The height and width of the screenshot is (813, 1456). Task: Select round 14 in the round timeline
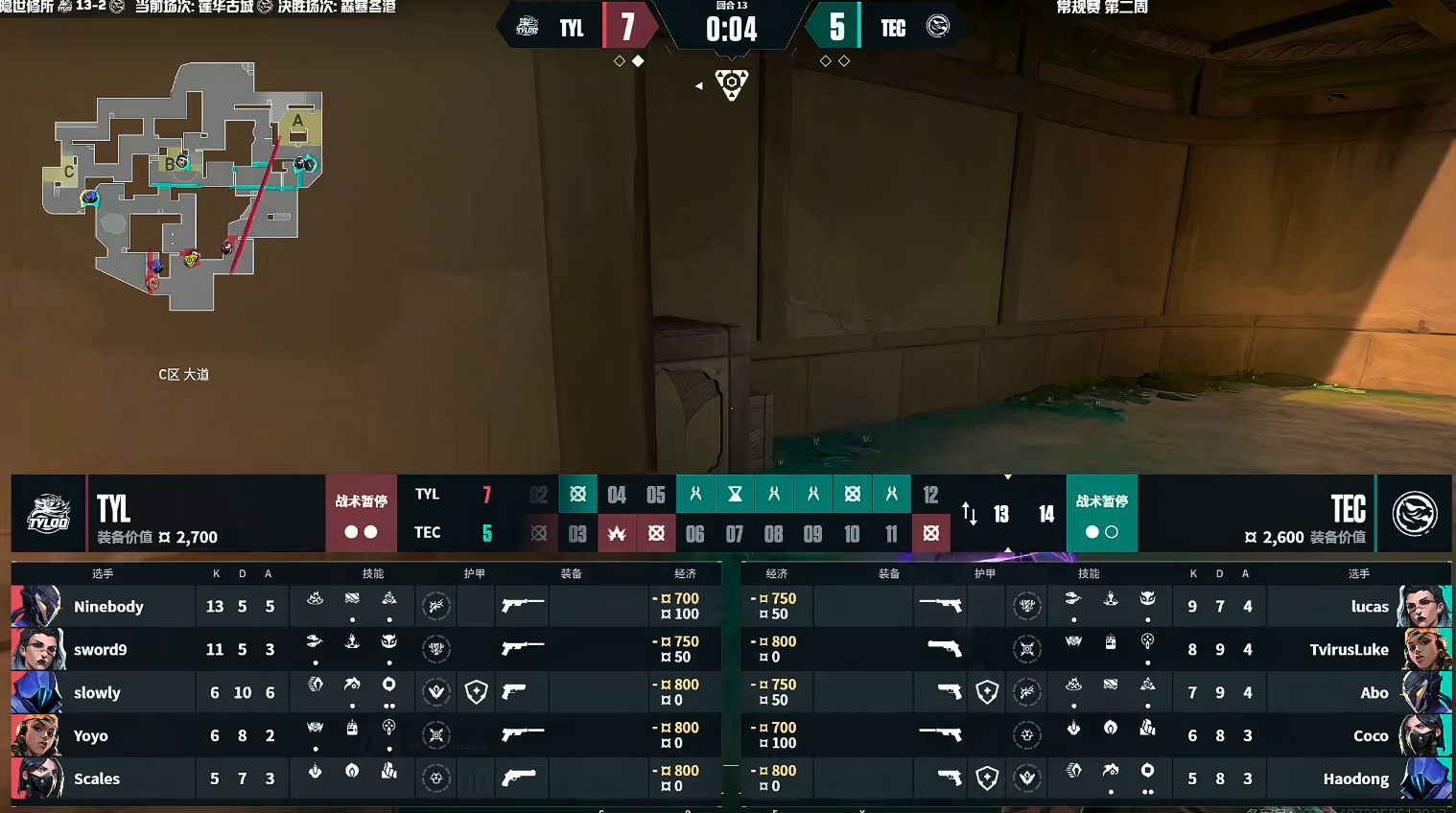click(1046, 515)
